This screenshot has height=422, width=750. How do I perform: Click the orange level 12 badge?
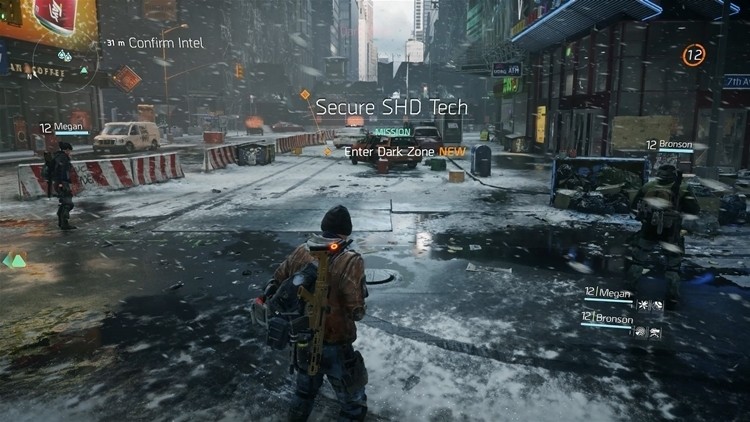click(x=694, y=55)
